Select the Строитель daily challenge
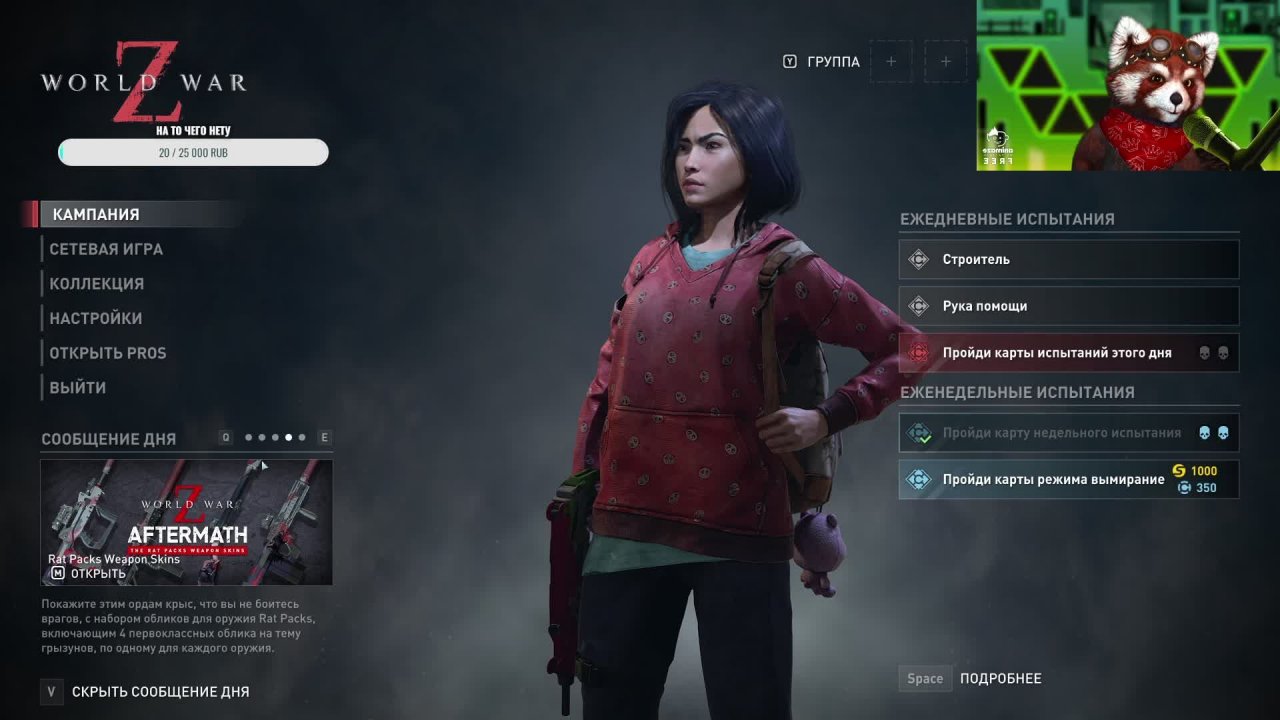Image resolution: width=1280 pixels, height=720 pixels. [x=1068, y=260]
